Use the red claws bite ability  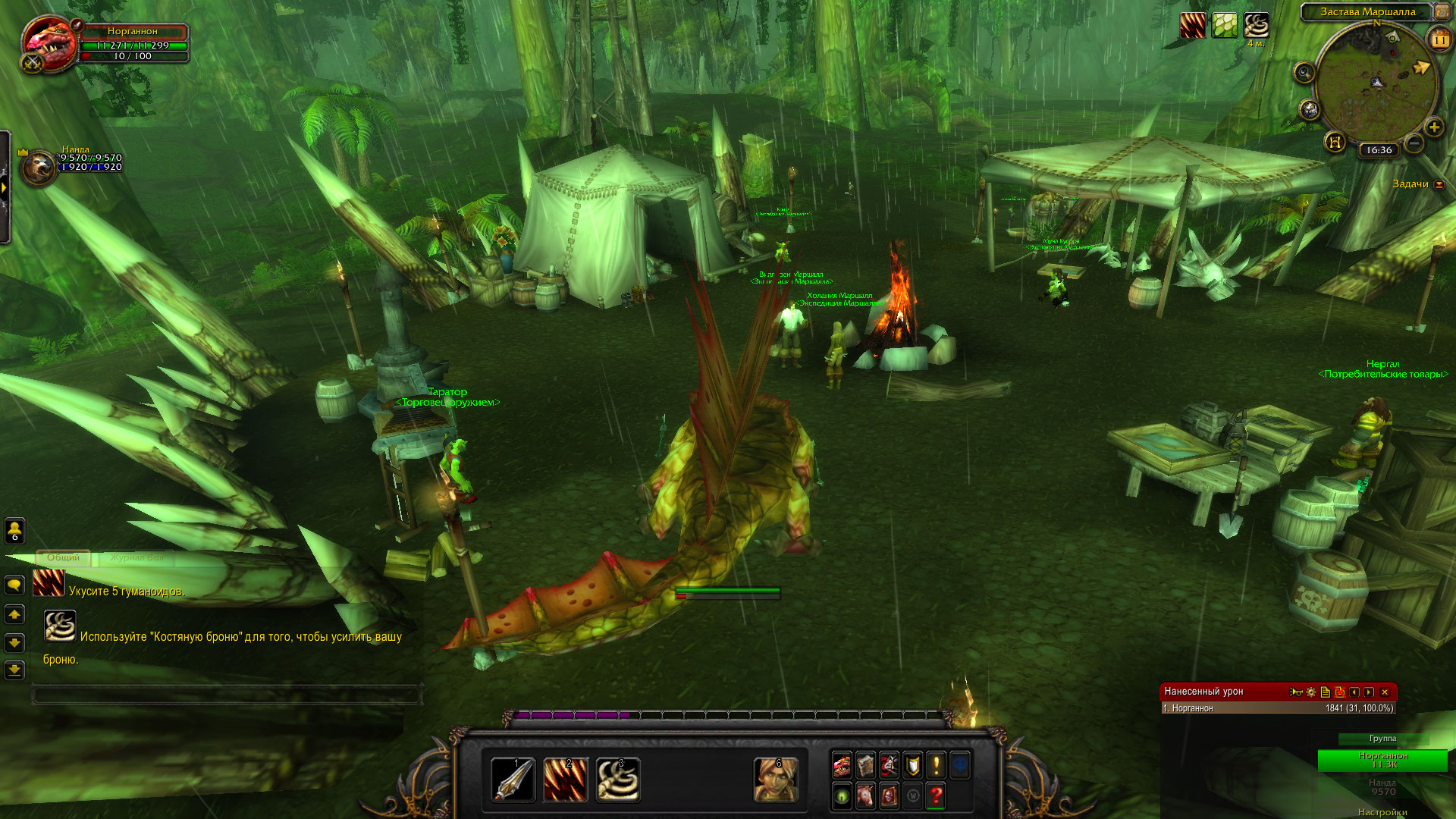(x=566, y=780)
